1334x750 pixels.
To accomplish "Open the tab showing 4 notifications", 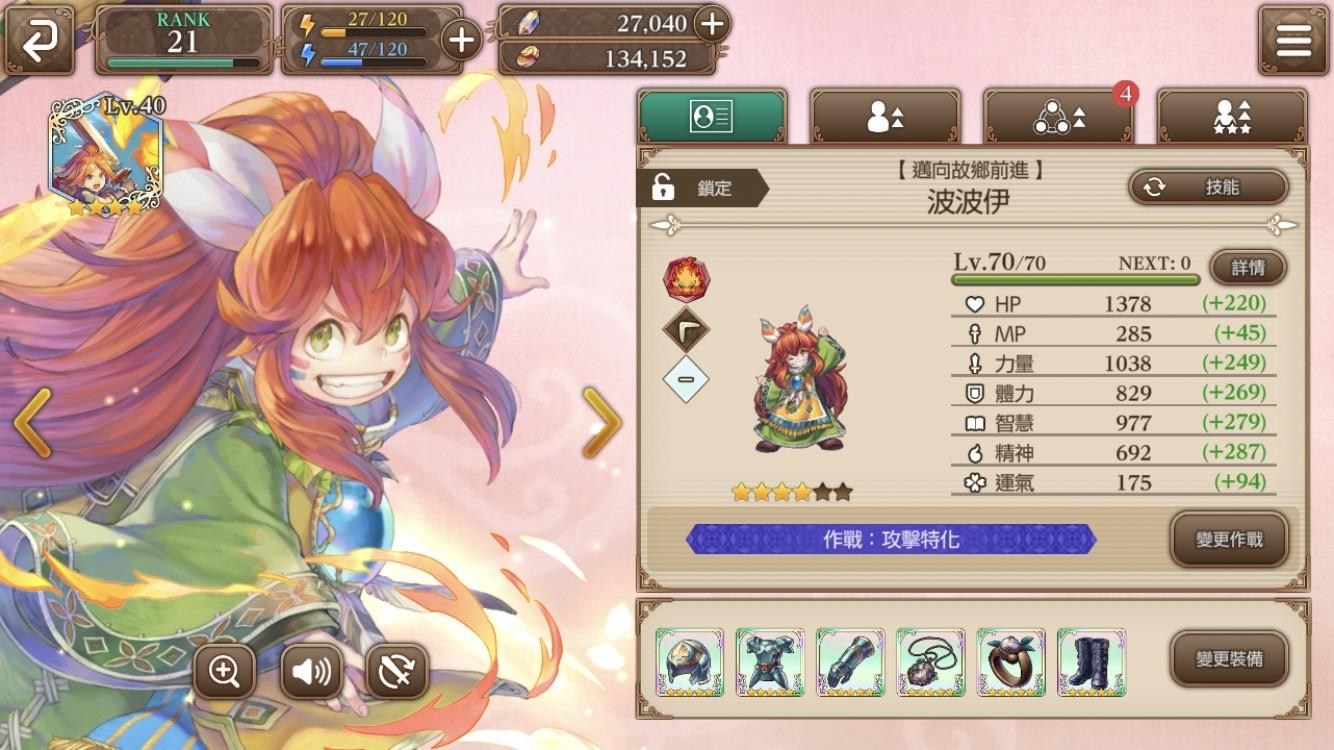I will point(1060,115).
